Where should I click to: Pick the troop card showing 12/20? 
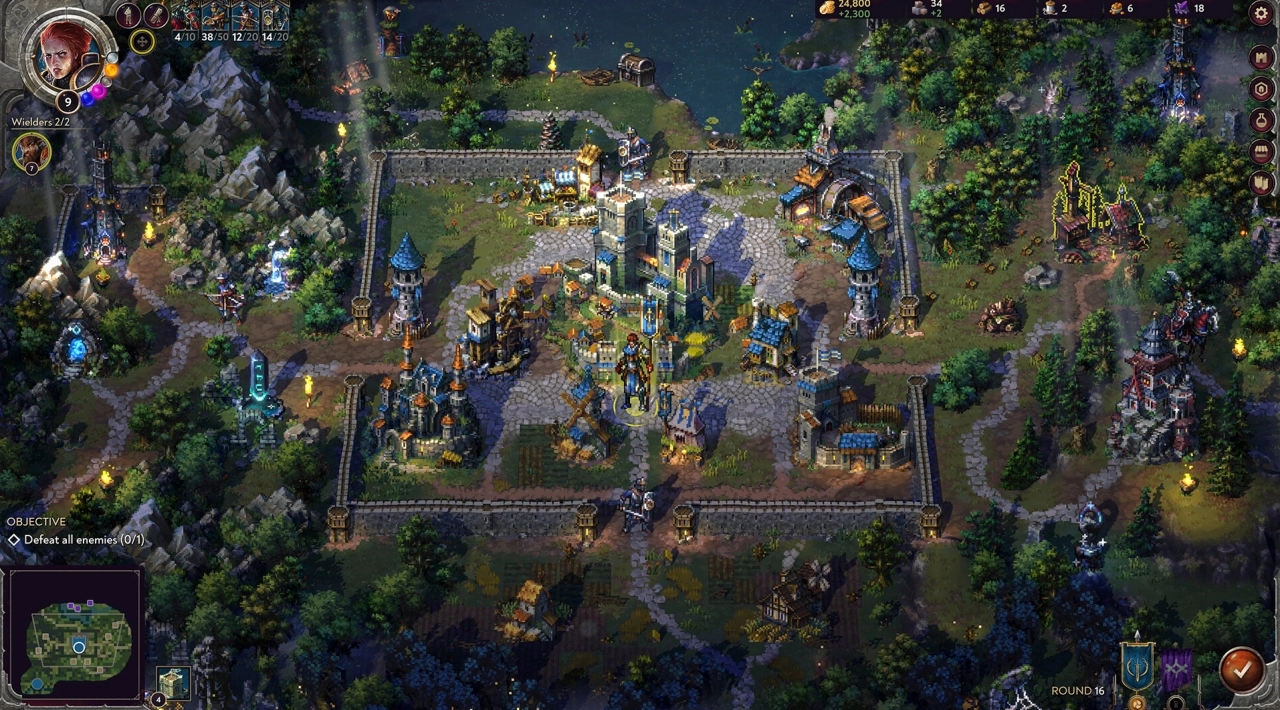click(245, 20)
